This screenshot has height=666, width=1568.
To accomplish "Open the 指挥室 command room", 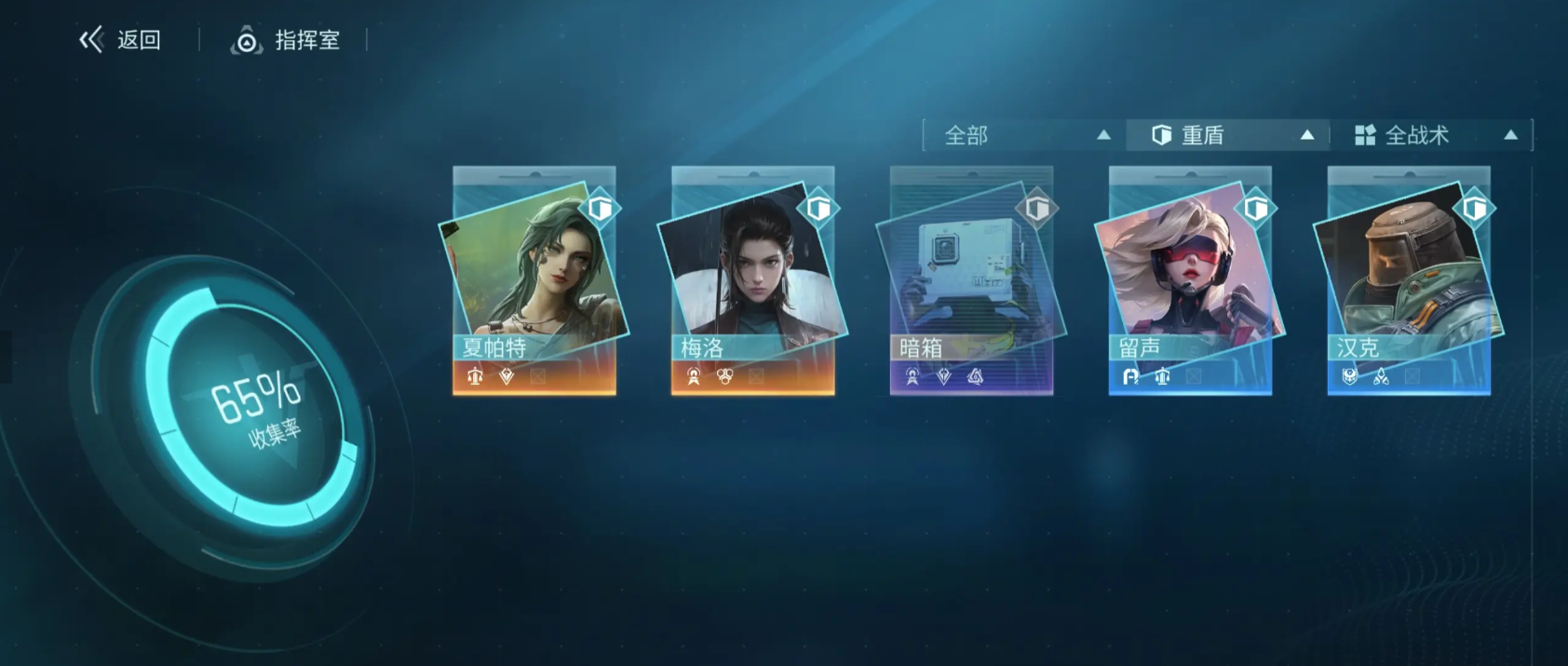I will pyautogui.click(x=286, y=40).
